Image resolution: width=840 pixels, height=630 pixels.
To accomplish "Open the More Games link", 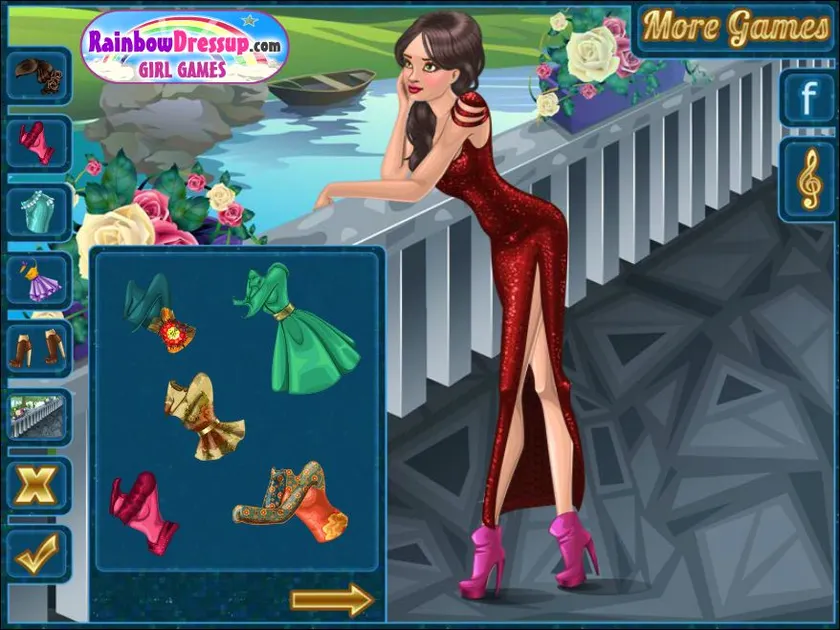I will tap(735, 27).
